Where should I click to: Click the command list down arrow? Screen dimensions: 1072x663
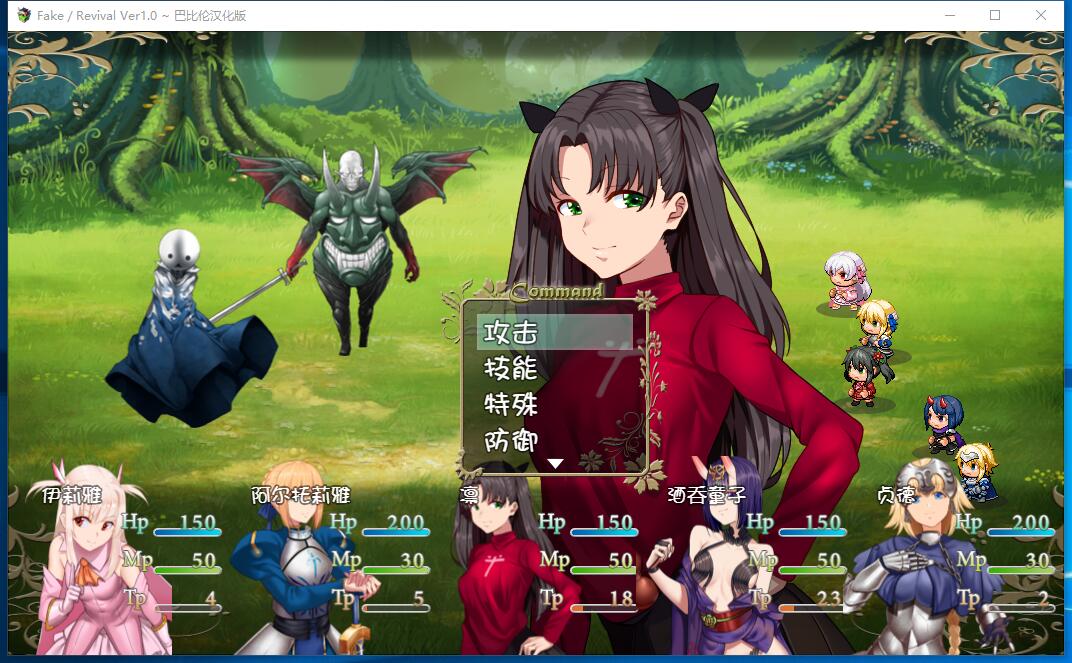[x=556, y=464]
